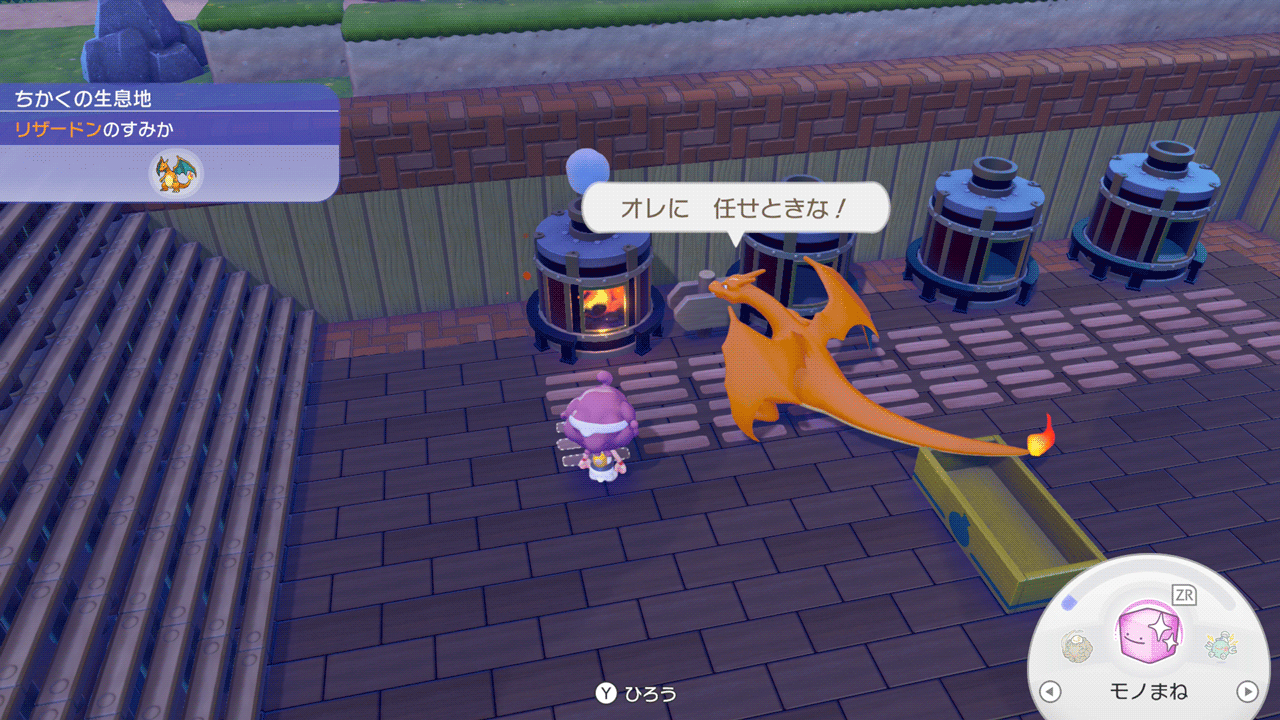The height and width of the screenshot is (720, 1280).
Task: Advance the オレに 任せときな! speech bubble
Action: point(735,209)
